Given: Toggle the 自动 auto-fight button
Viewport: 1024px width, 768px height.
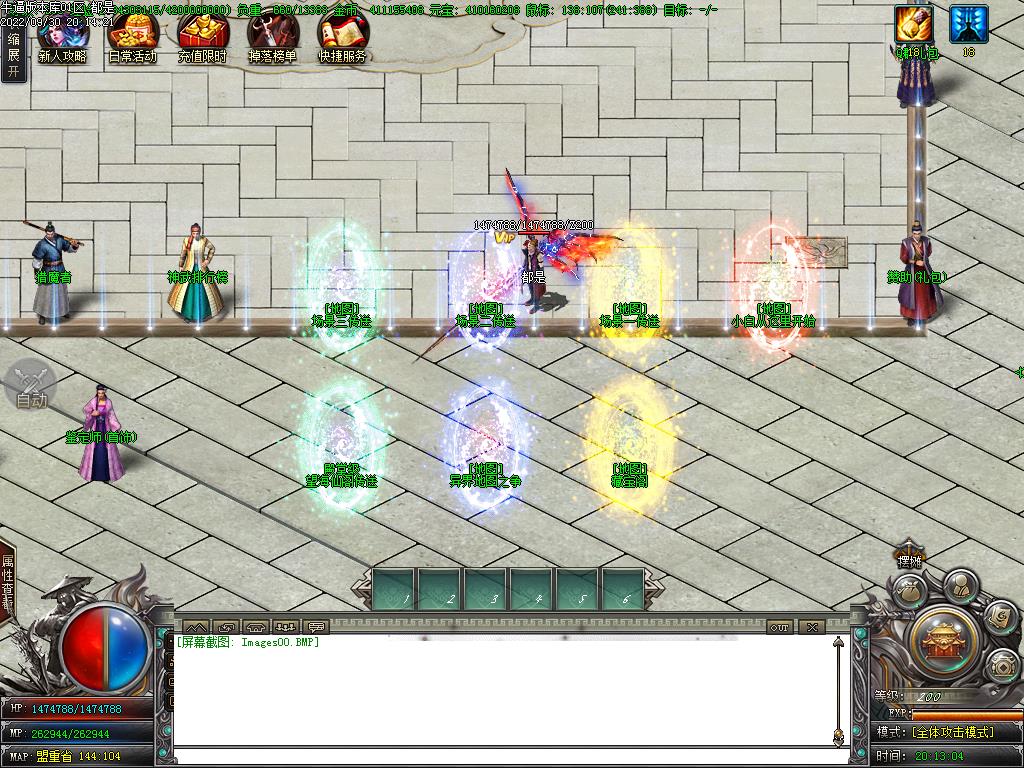Looking at the screenshot, I should (31, 387).
